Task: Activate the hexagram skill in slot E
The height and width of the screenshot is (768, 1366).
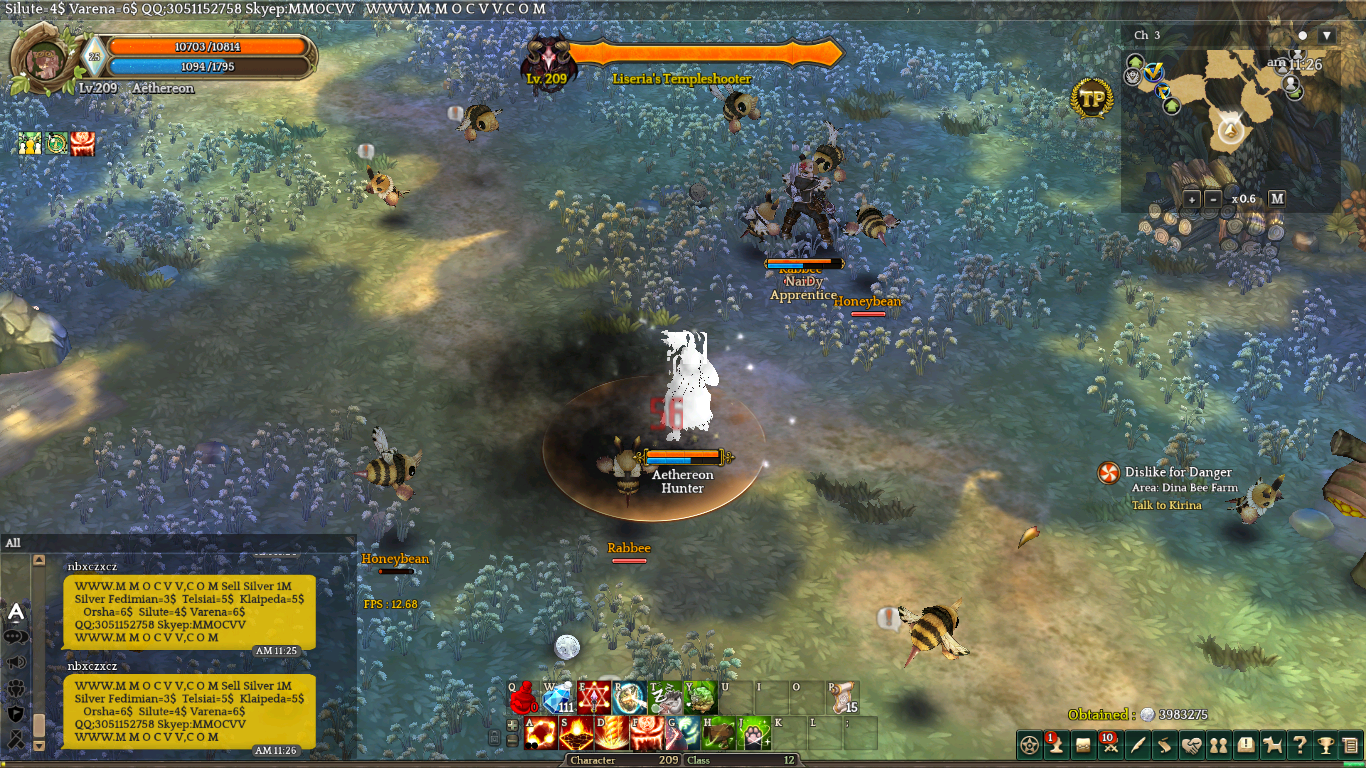Action: pos(594,697)
